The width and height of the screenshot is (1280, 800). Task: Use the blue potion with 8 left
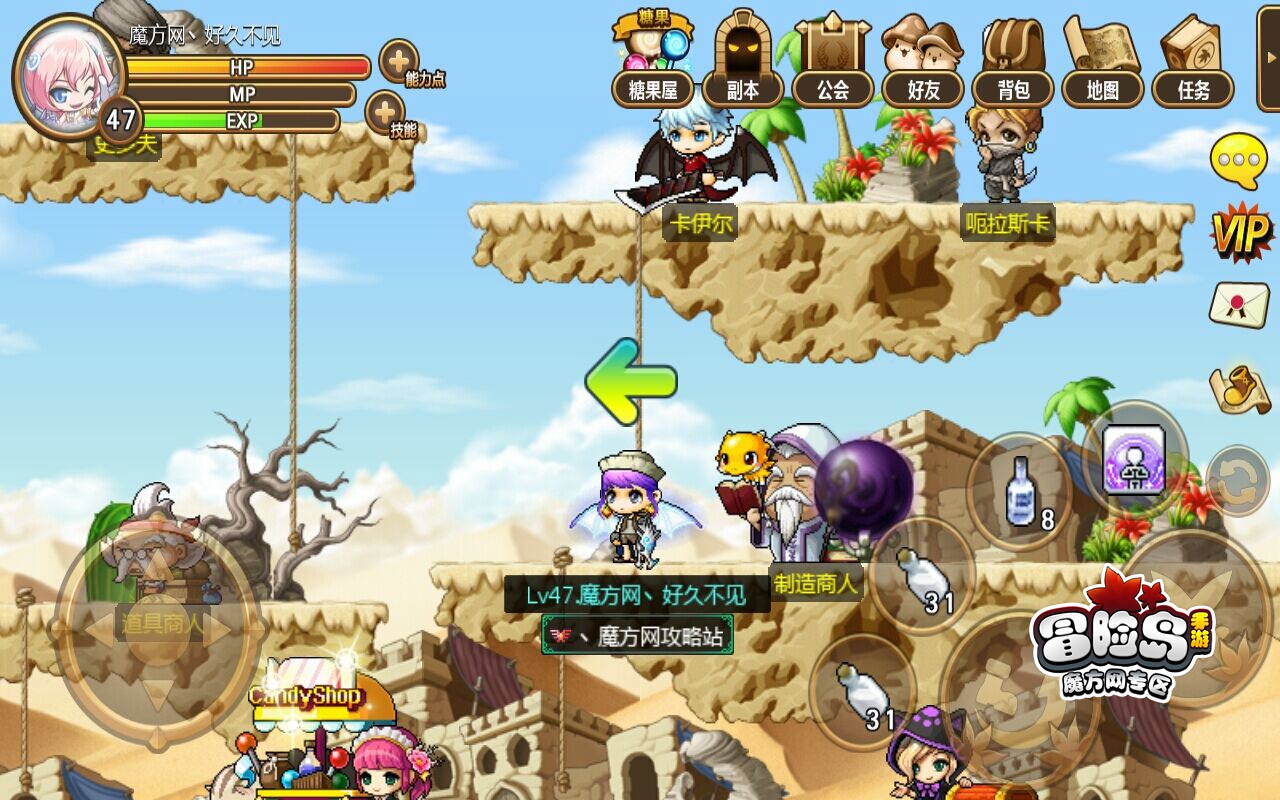1020,492
